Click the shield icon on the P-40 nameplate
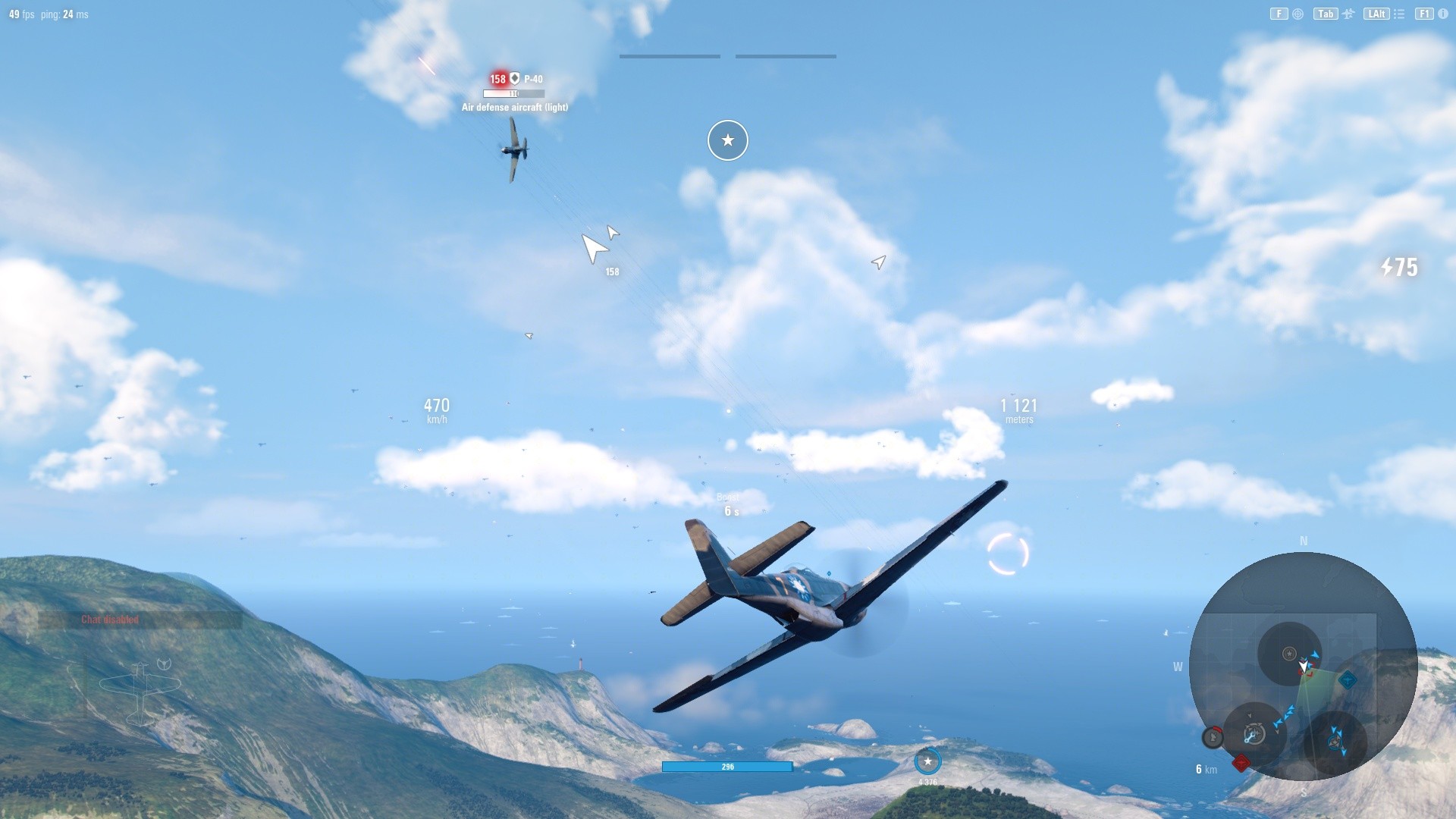This screenshot has height=819, width=1456. pos(514,77)
